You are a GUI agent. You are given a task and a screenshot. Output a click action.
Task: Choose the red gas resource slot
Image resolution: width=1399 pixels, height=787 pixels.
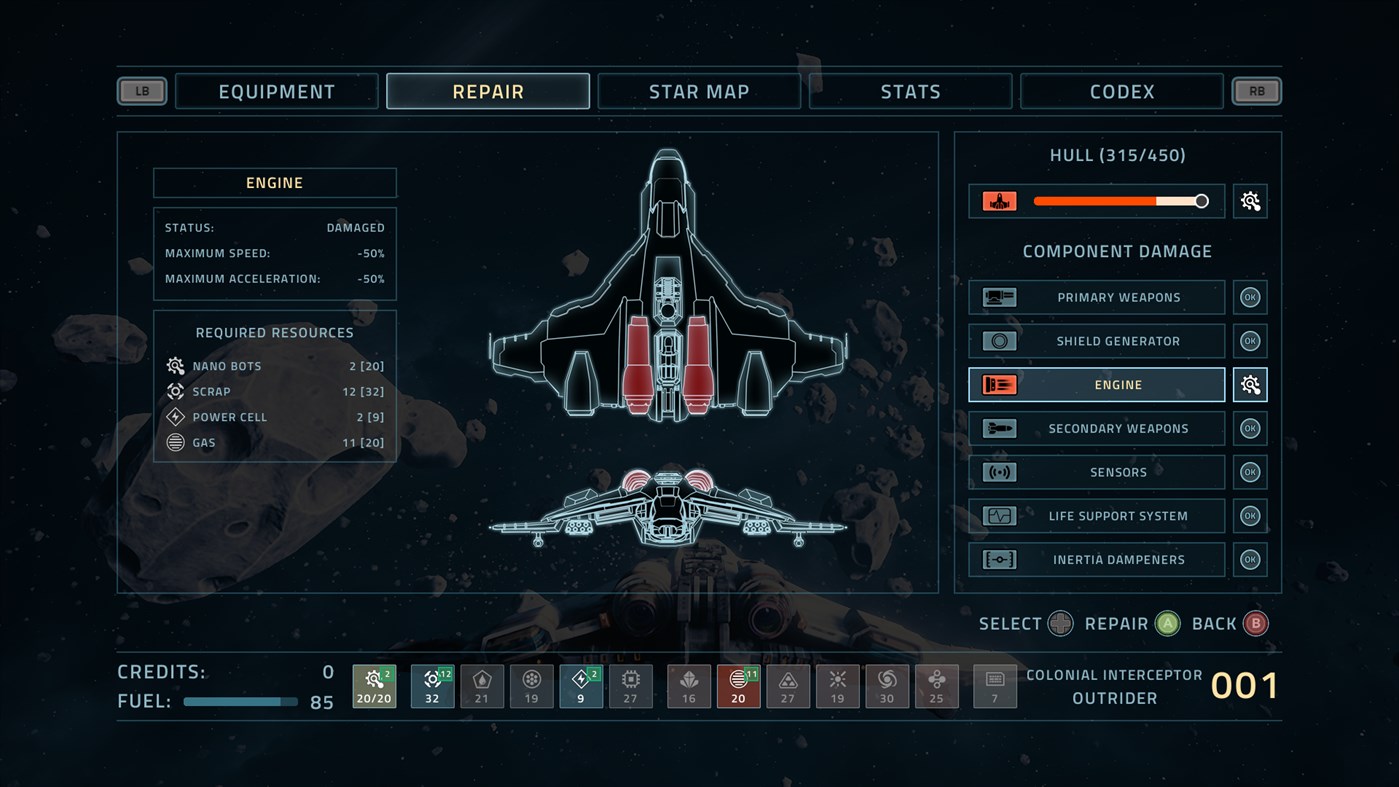(x=739, y=686)
